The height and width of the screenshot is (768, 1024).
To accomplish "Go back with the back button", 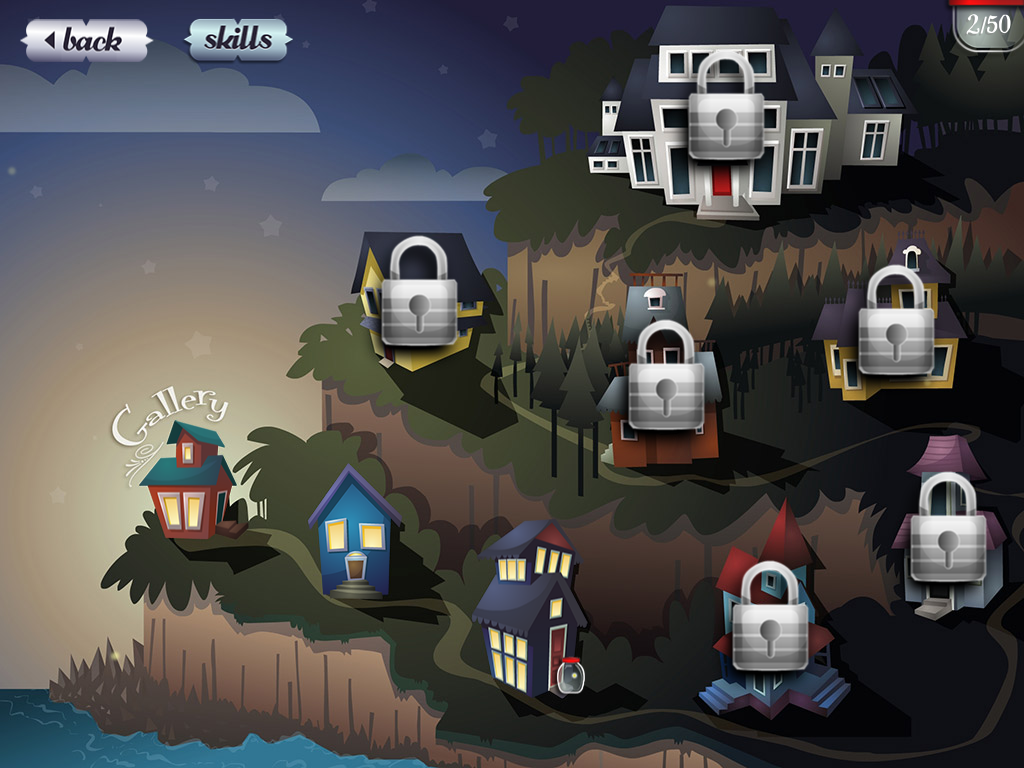I will tap(87, 41).
